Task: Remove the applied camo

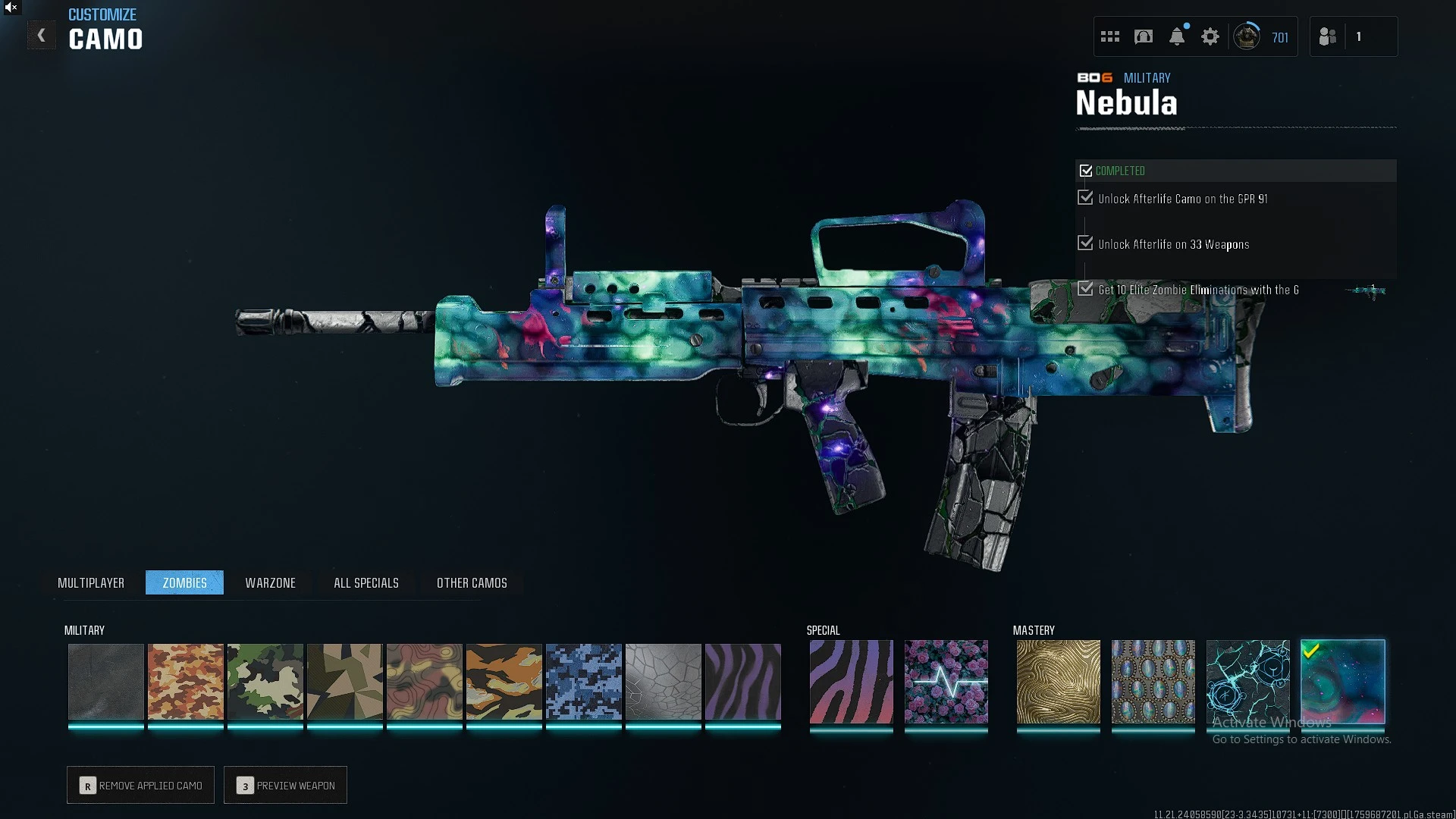Action: tap(141, 785)
